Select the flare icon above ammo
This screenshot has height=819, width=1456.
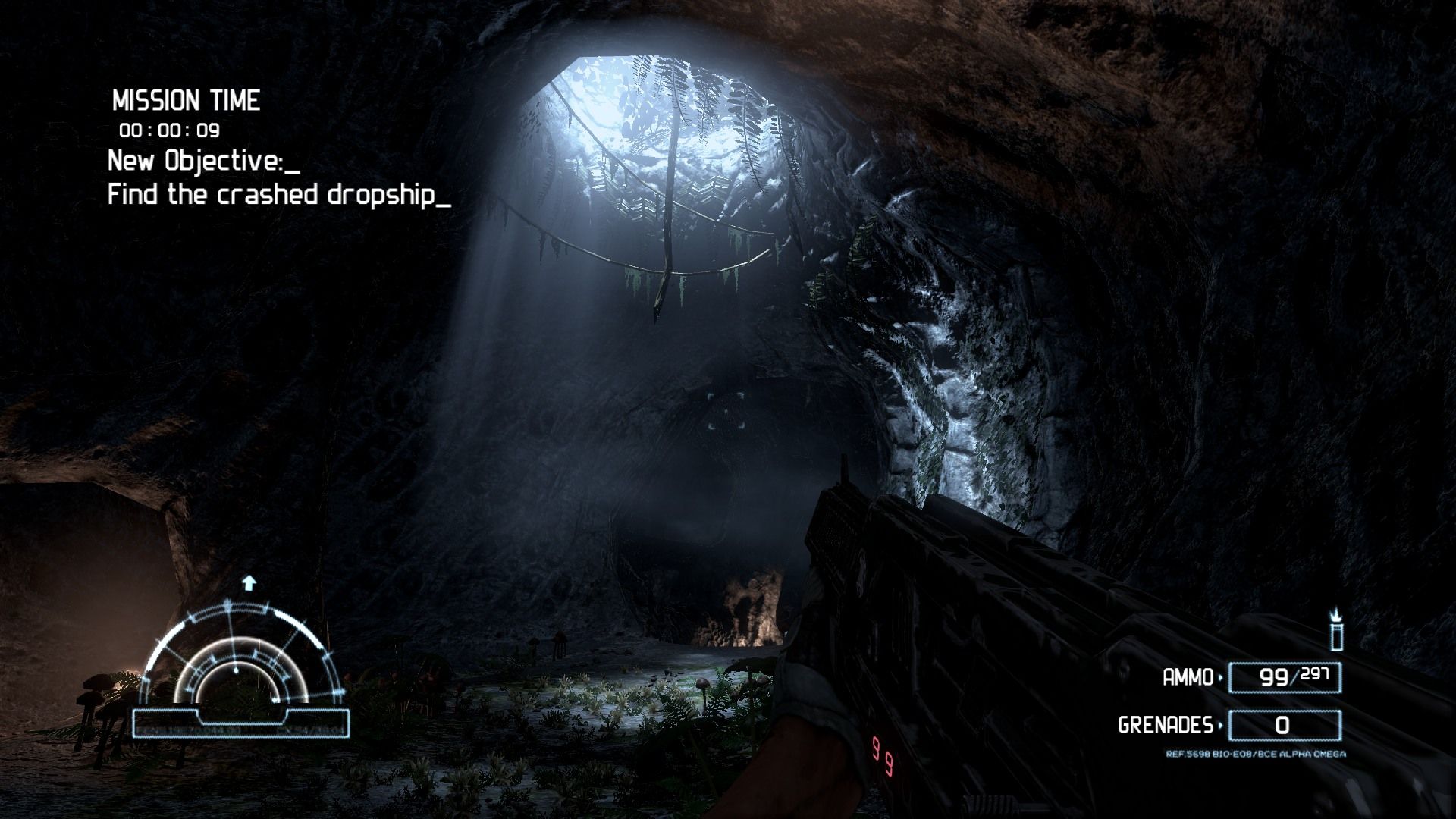(x=1337, y=629)
